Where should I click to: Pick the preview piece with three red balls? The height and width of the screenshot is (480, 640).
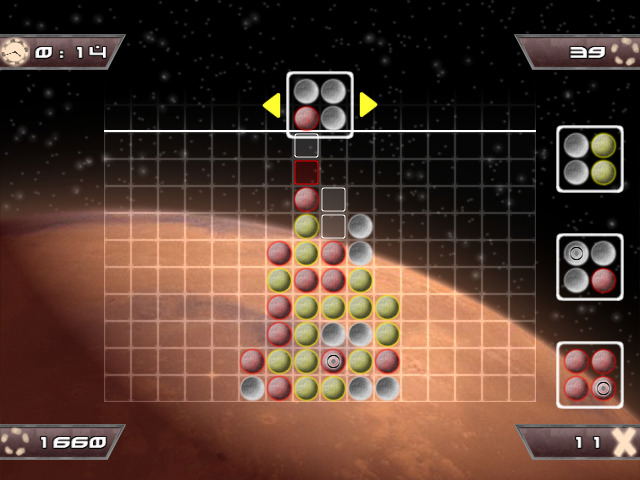coord(589,374)
